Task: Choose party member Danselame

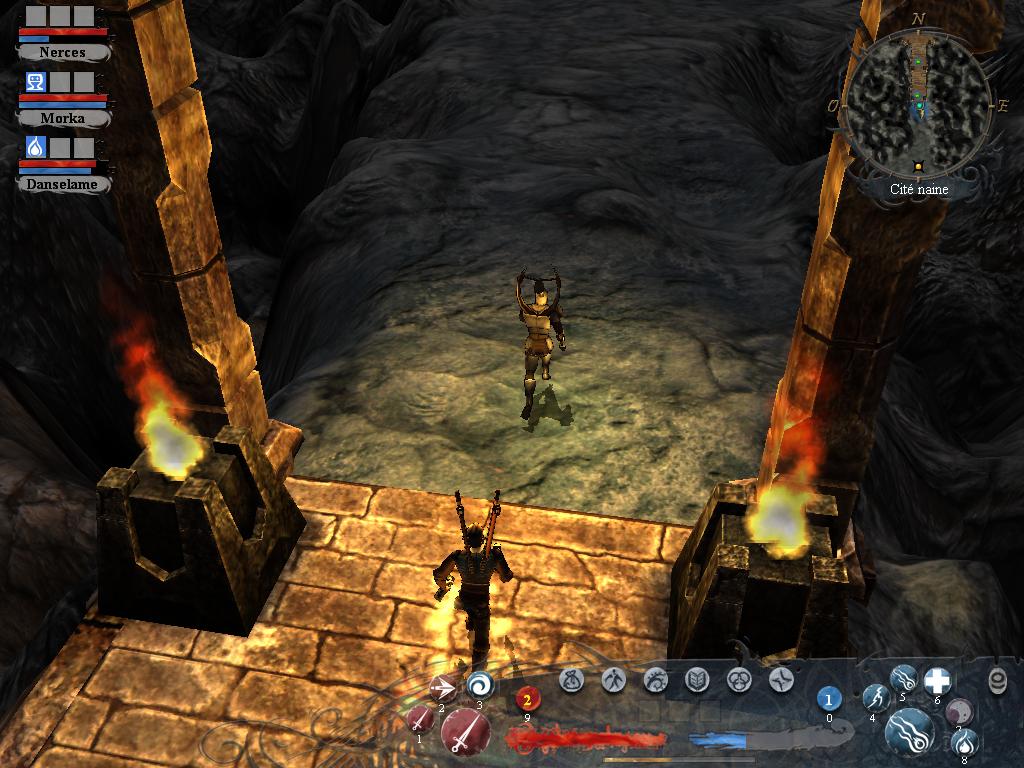Action: 62,184
